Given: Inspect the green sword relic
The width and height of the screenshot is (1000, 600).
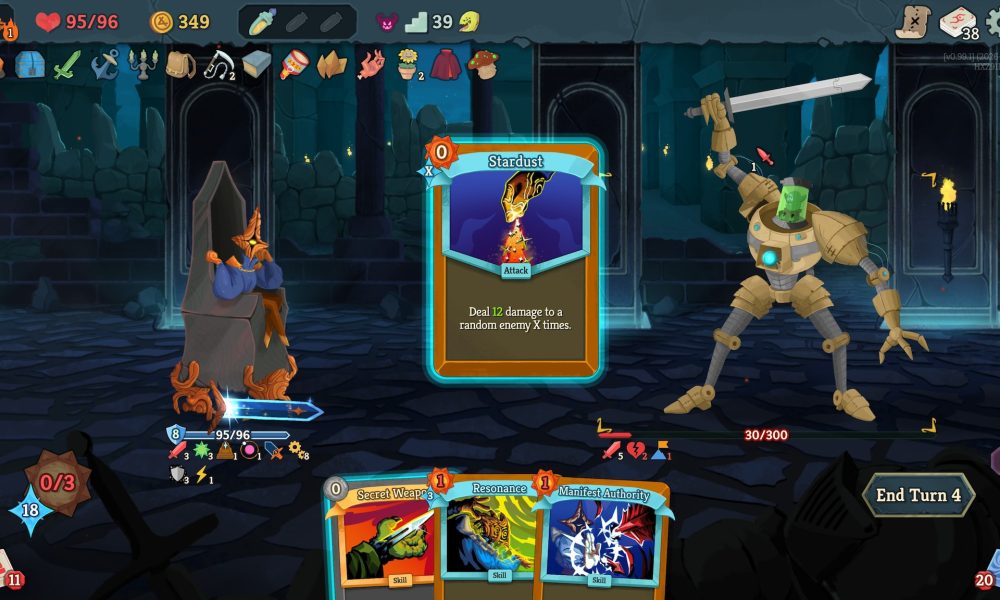Looking at the screenshot, I should click(x=67, y=65).
